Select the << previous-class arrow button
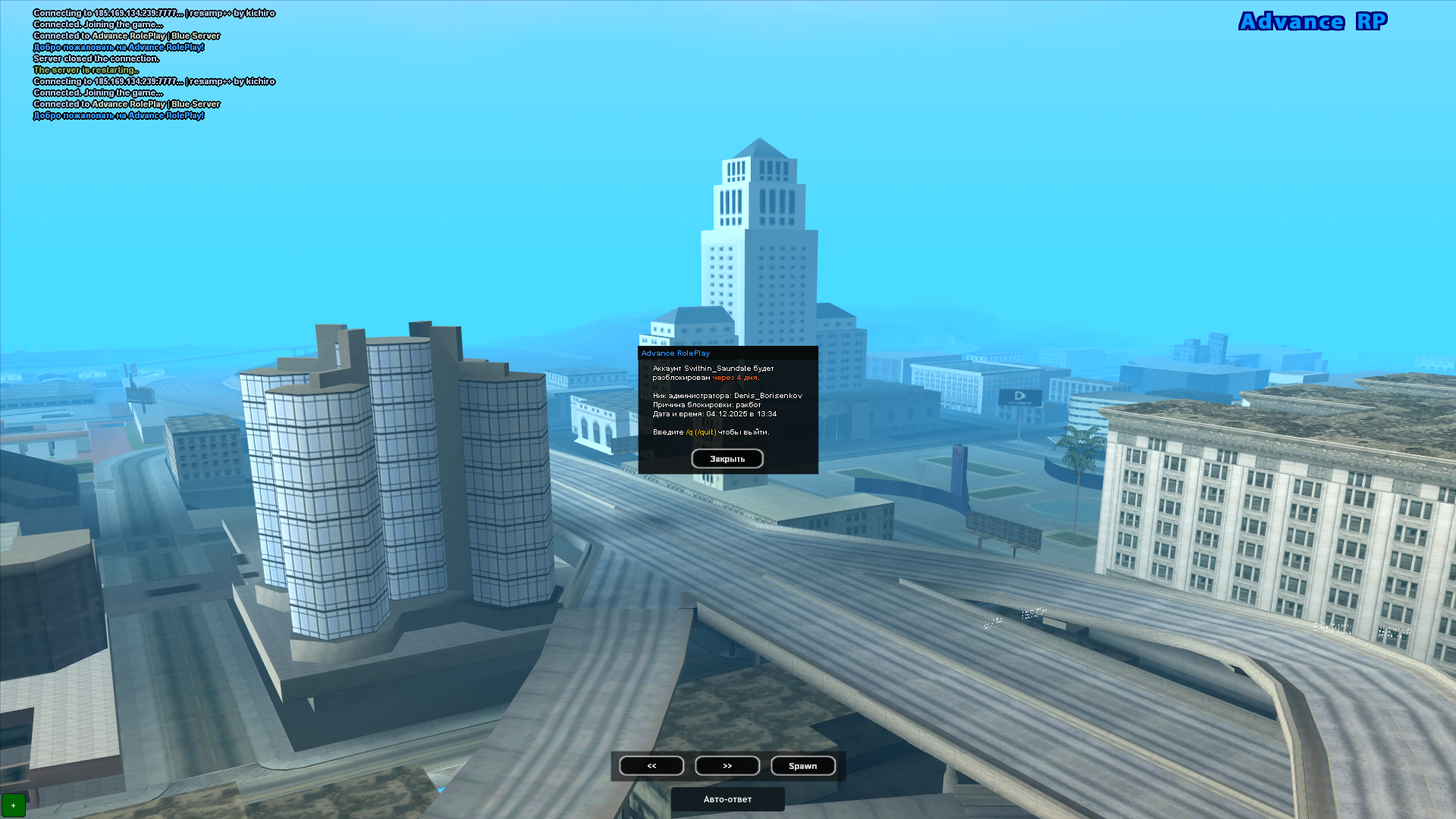The width and height of the screenshot is (1456, 819). tap(651, 765)
